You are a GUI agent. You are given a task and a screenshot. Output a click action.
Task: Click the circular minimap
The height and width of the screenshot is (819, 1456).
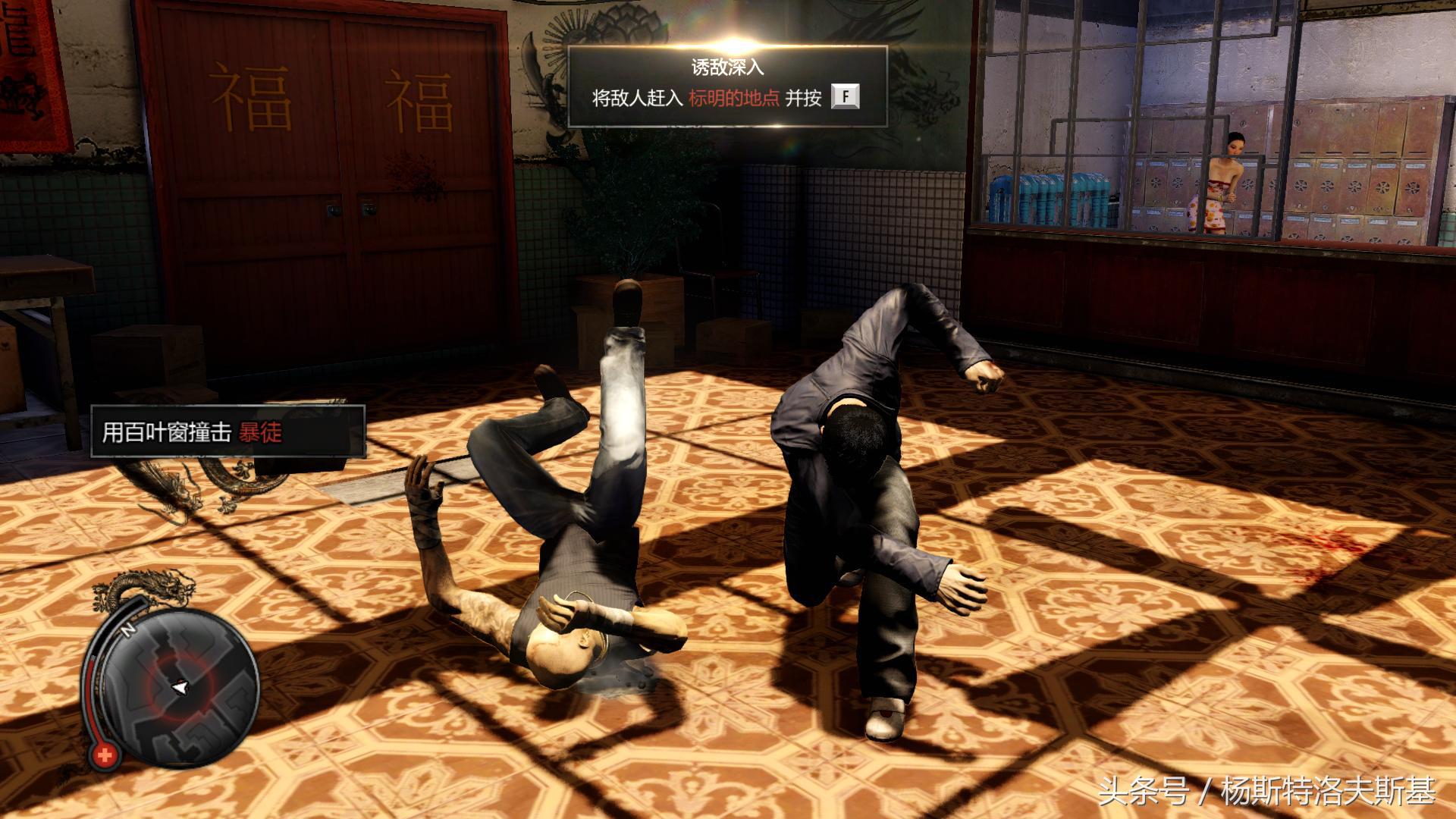[179, 686]
